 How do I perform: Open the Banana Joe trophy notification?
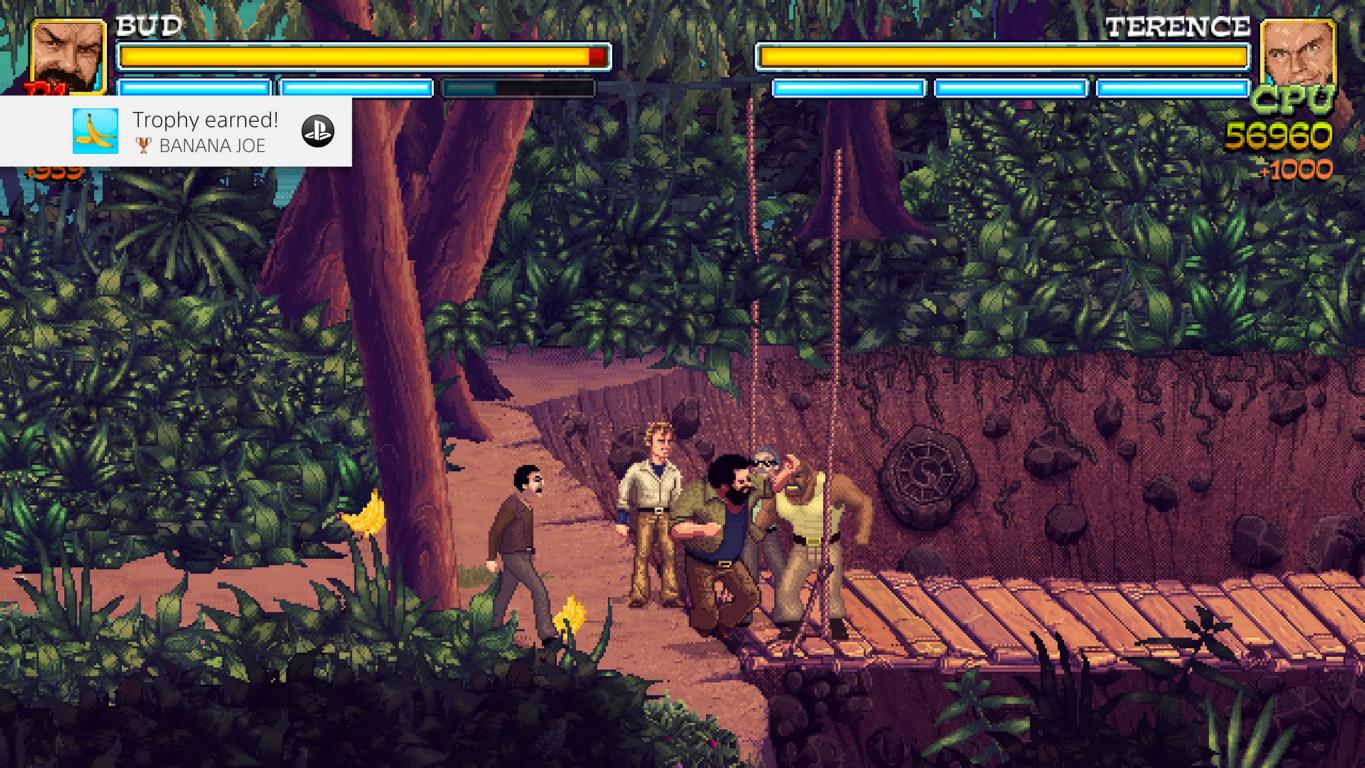(205, 131)
